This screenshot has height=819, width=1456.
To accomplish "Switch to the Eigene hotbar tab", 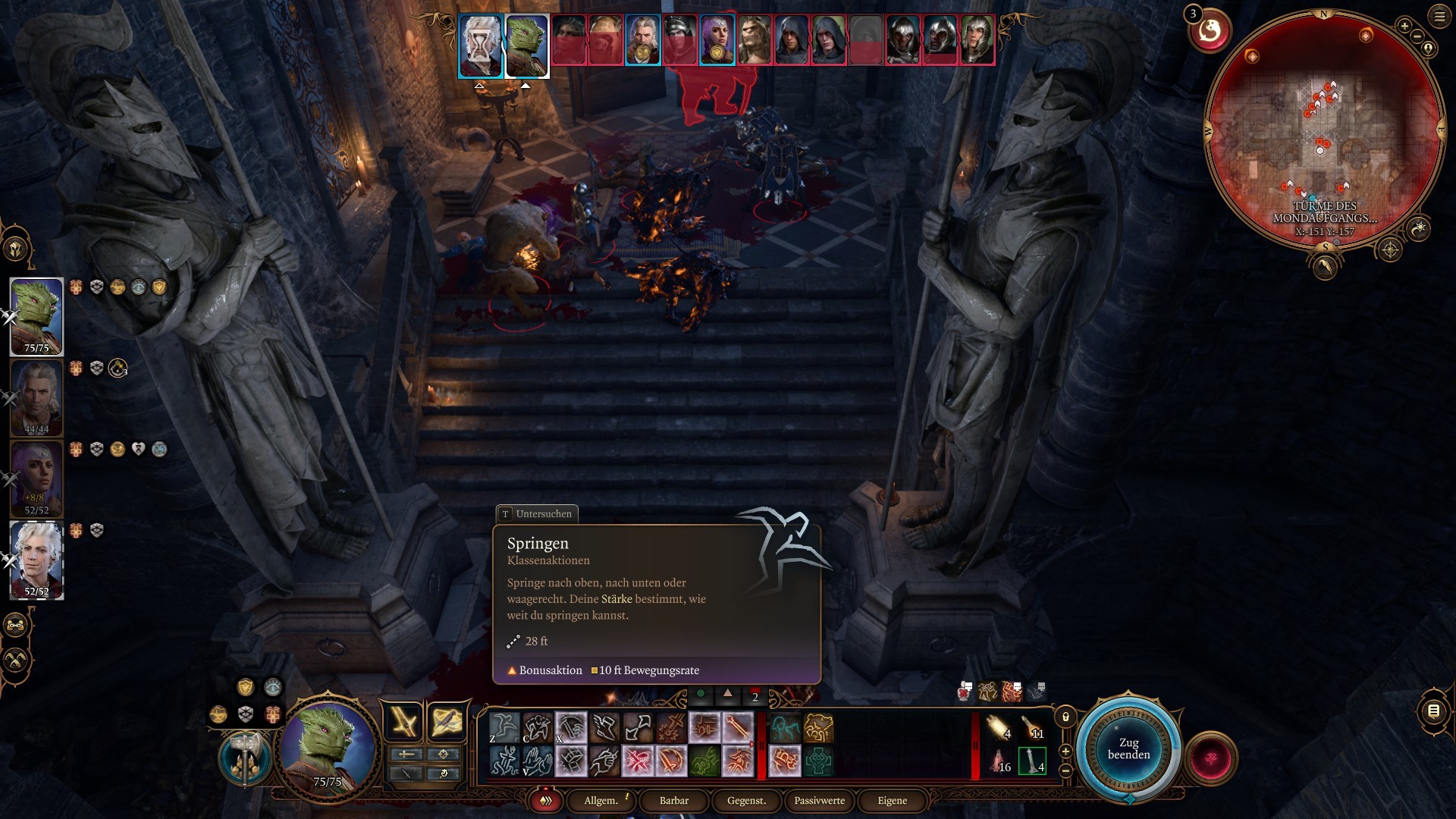I will pos(892,800).
